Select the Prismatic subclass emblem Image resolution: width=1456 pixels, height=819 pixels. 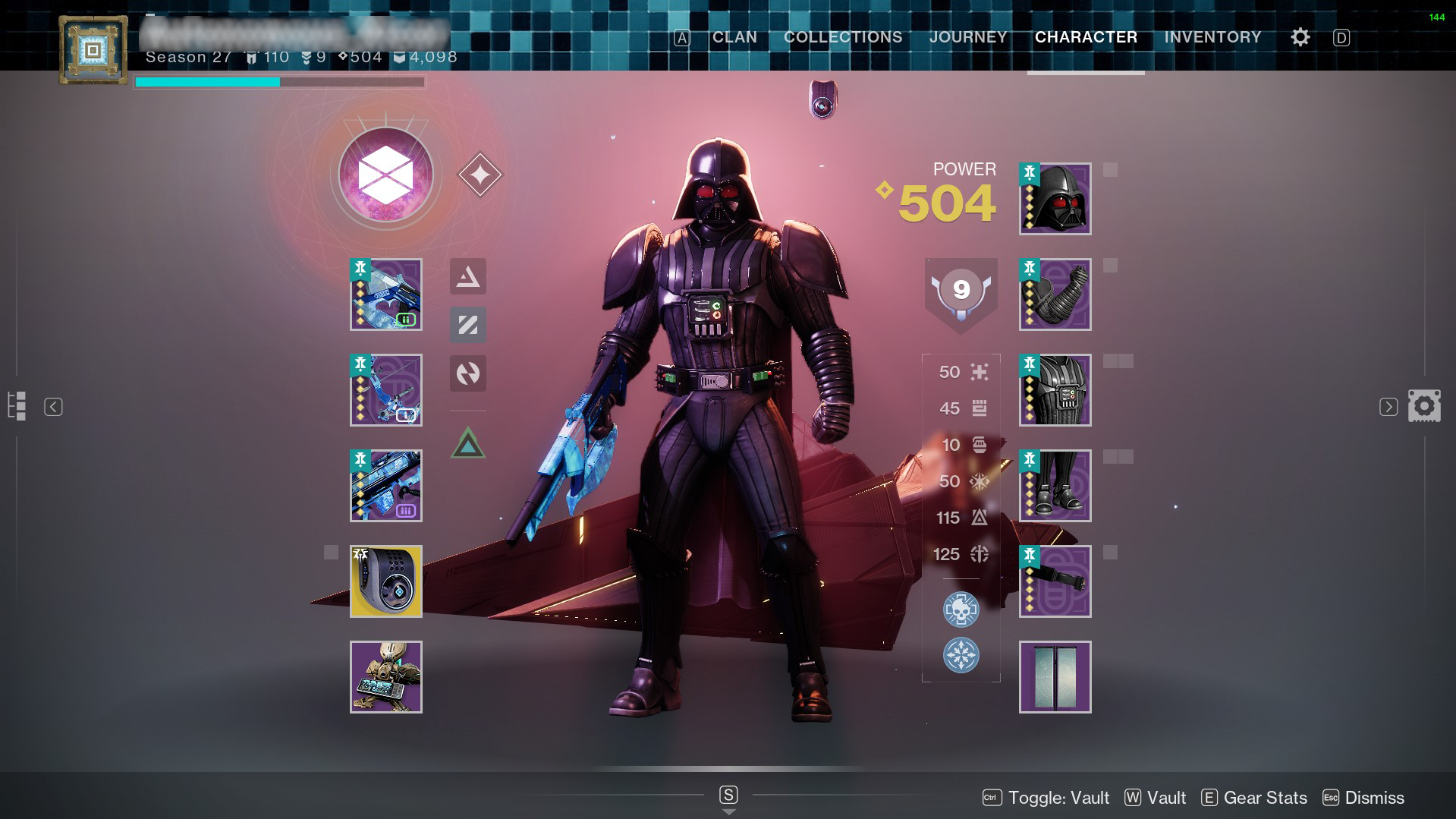pos(385,175)
